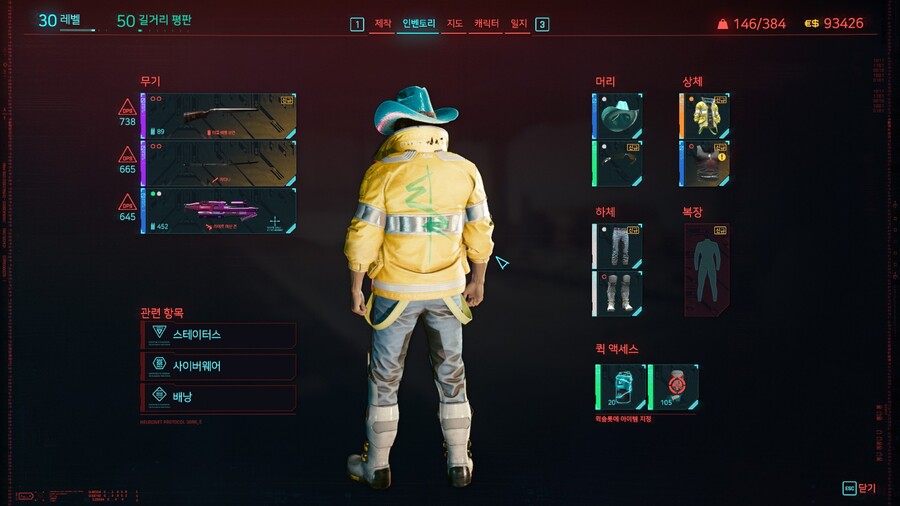Select the boots footwear slot
This screenshot has width=900, height=506.
[618, 293]
